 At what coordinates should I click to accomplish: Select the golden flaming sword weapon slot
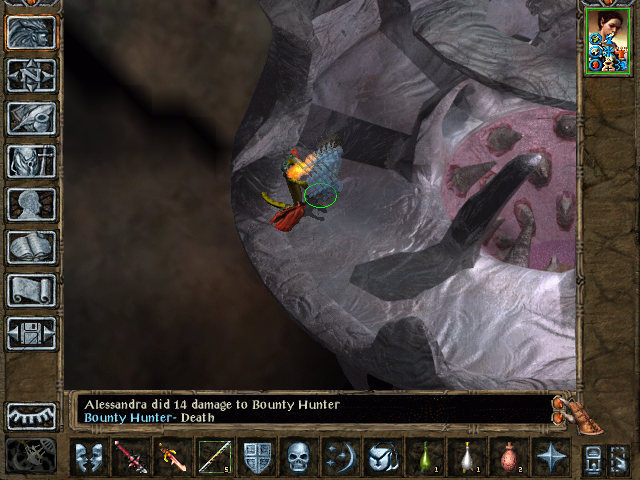172,457
